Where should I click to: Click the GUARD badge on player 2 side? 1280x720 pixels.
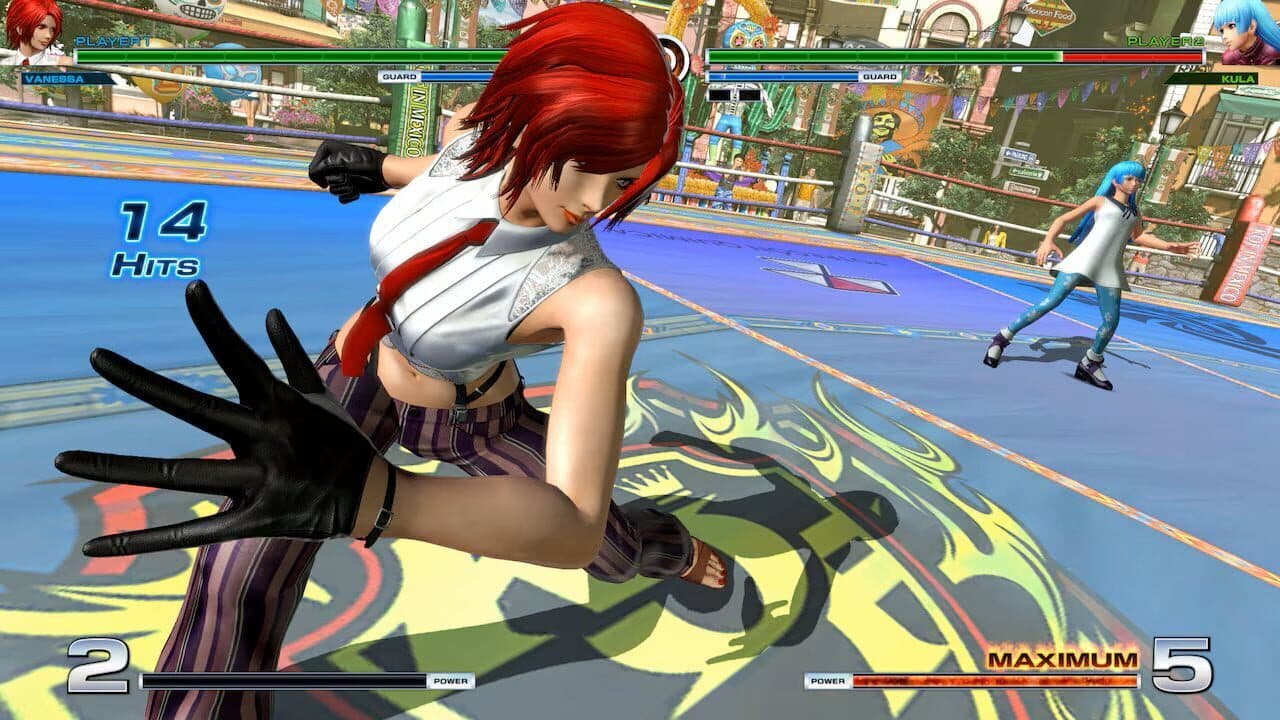click(x=878, y=77)
